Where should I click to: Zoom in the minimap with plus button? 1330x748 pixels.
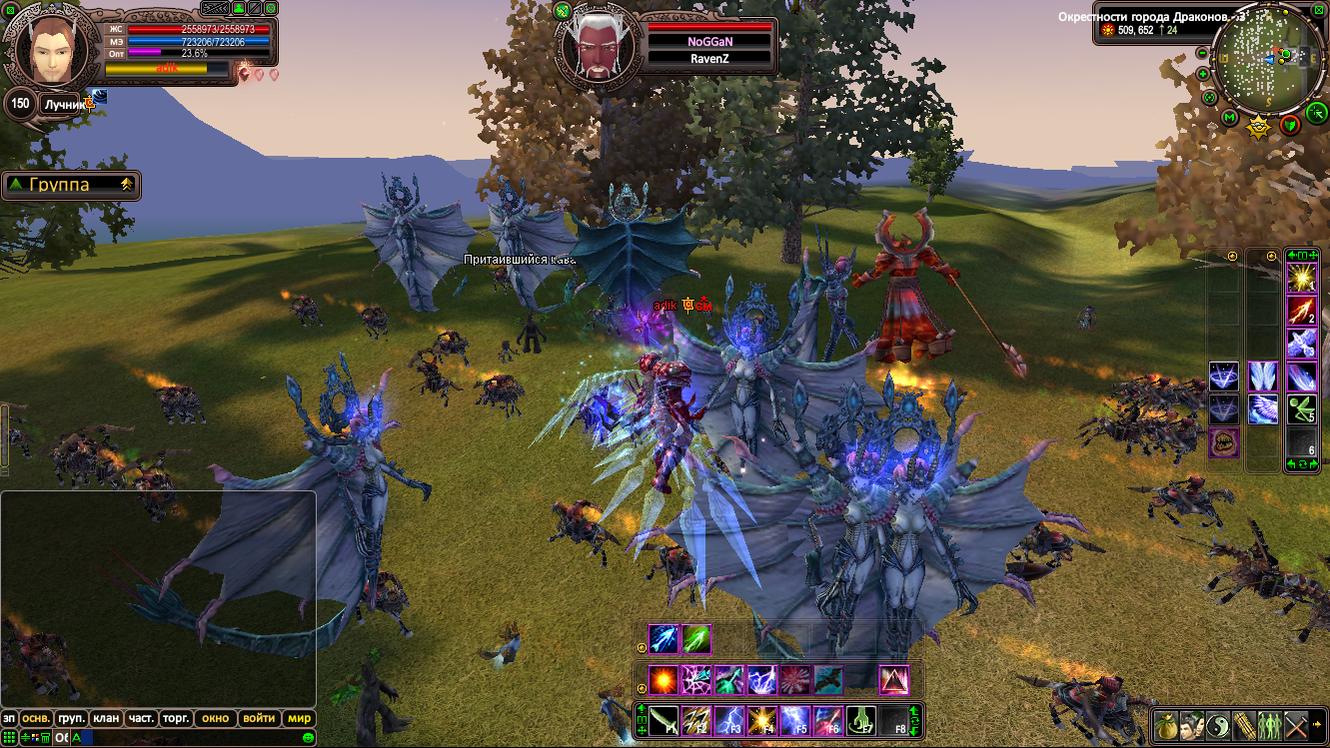1203,75
